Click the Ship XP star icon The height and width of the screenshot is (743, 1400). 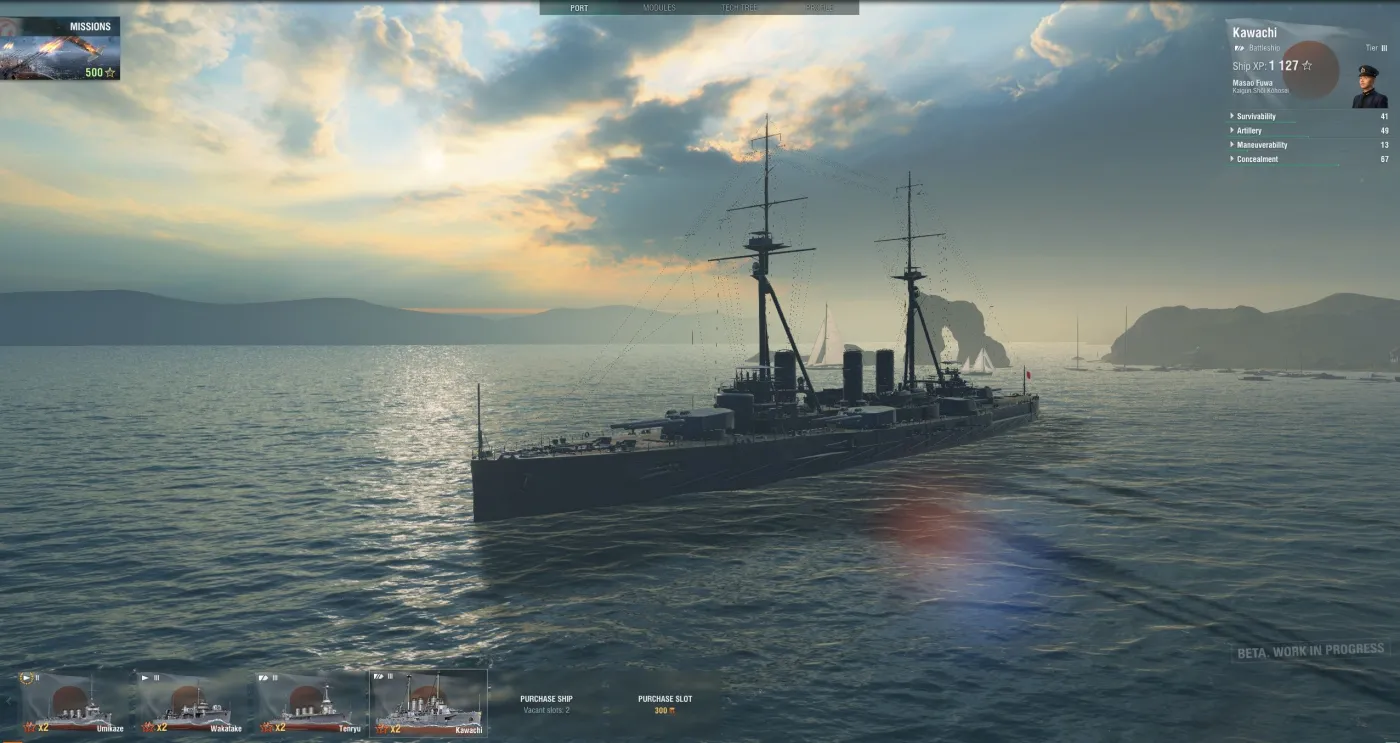click(x=1307, y=66)
